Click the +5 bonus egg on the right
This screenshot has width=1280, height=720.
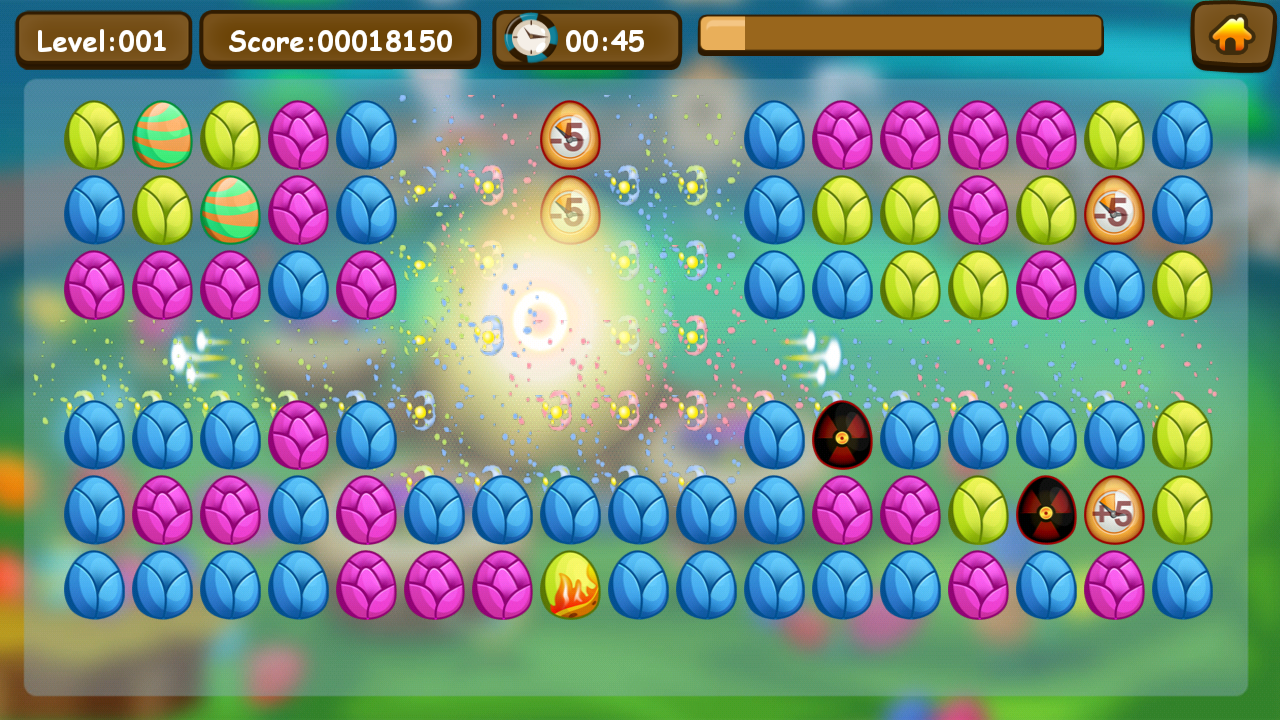click(x=1115, y=511)
